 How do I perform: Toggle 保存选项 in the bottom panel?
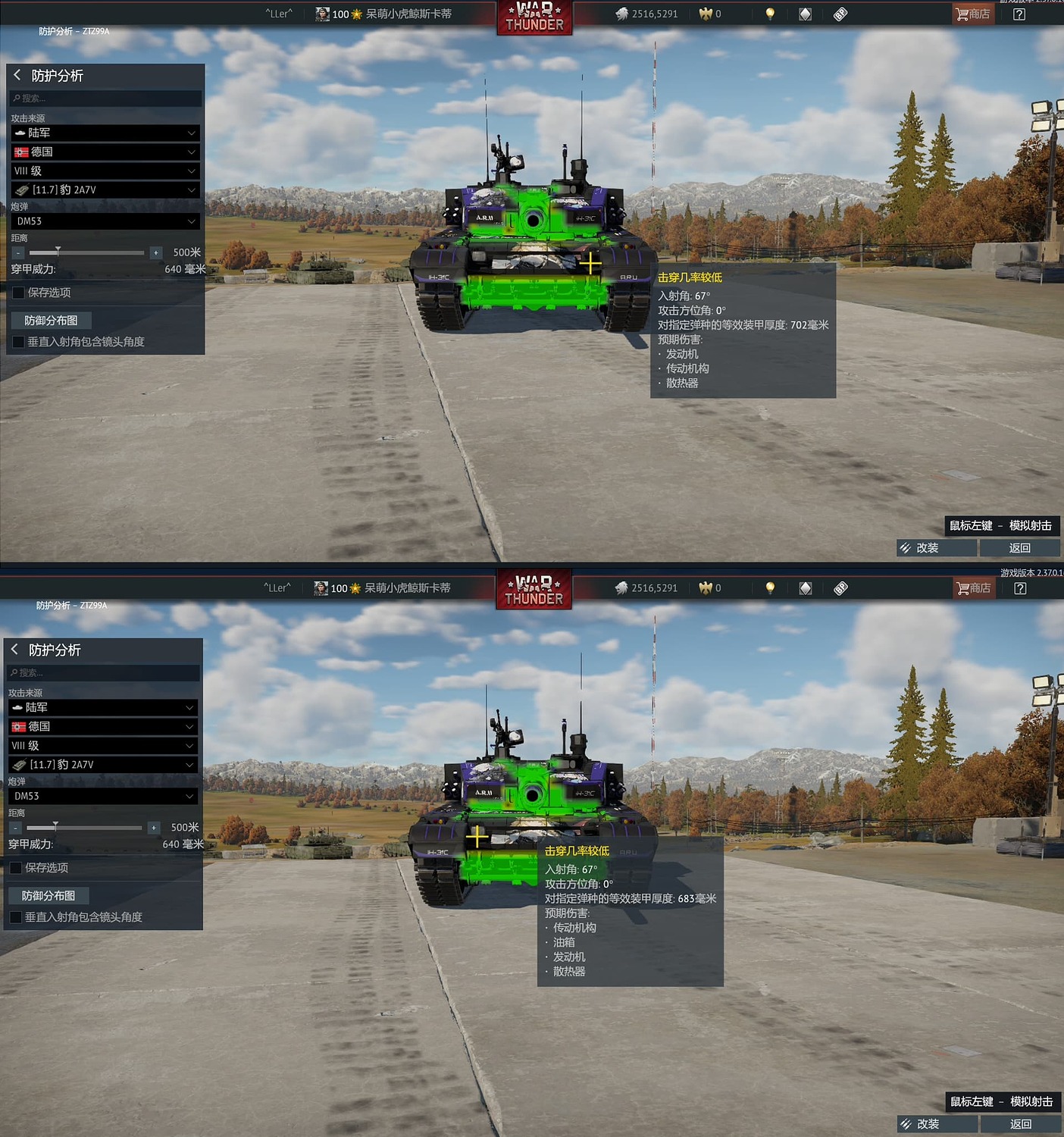[x=16, y=867]
